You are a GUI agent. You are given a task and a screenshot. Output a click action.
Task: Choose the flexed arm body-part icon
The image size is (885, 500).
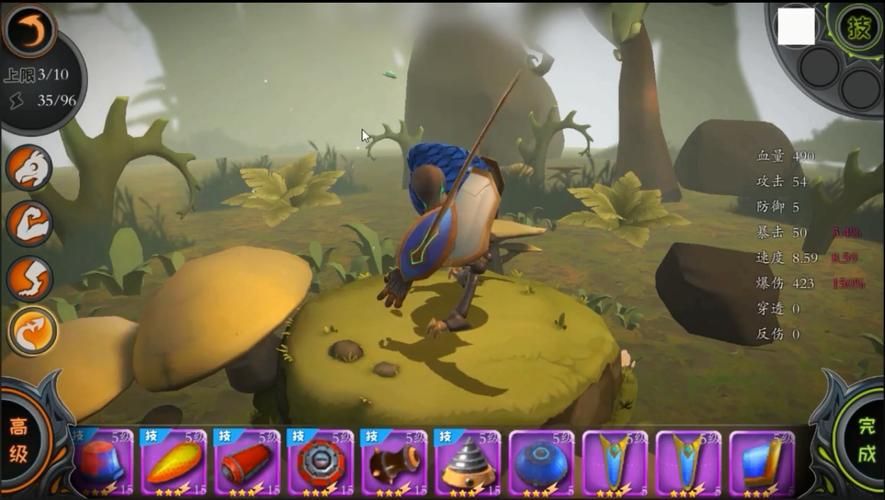pos(29,223)
